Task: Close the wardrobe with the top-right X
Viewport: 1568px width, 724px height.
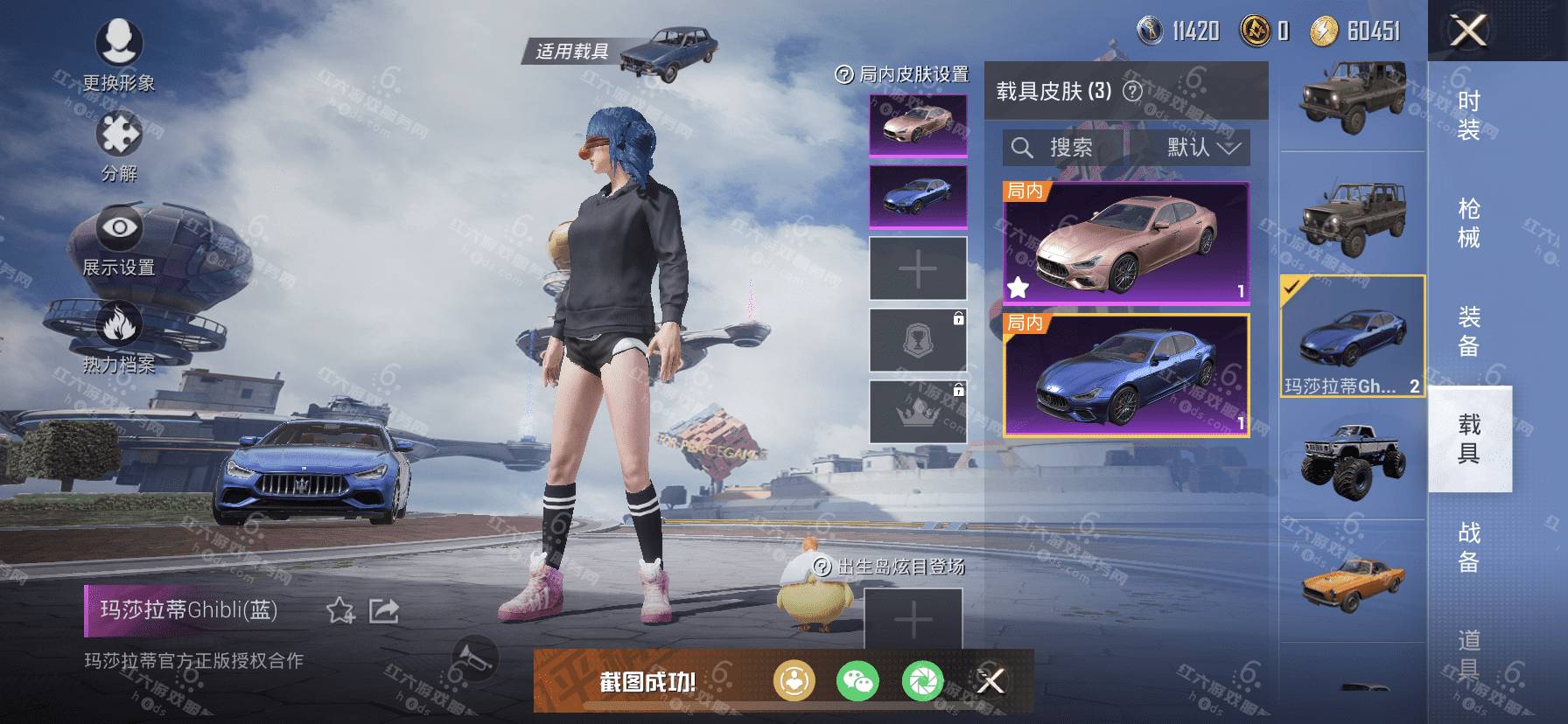Action: [1468, 31]
